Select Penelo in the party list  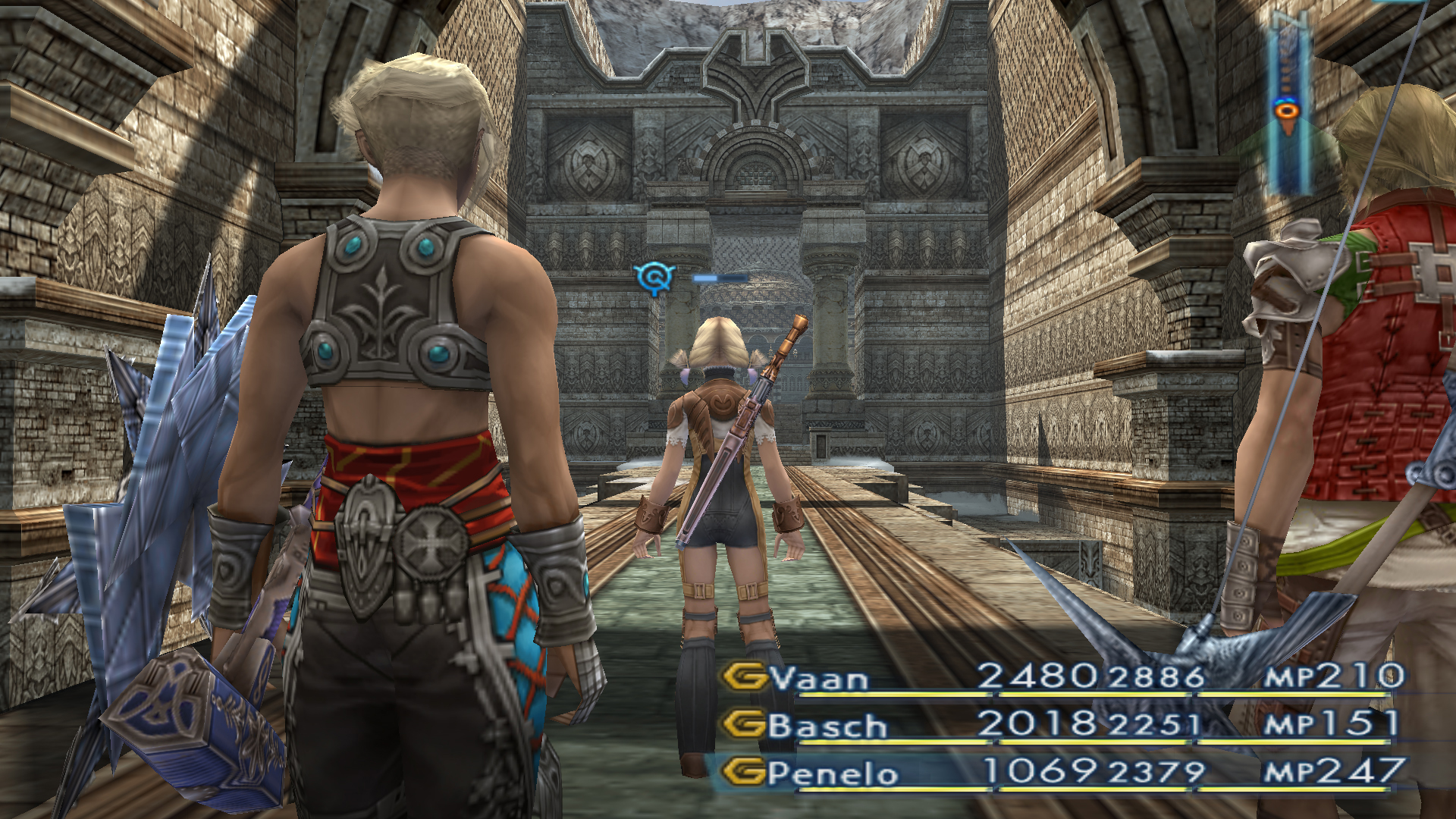(832, 773)
